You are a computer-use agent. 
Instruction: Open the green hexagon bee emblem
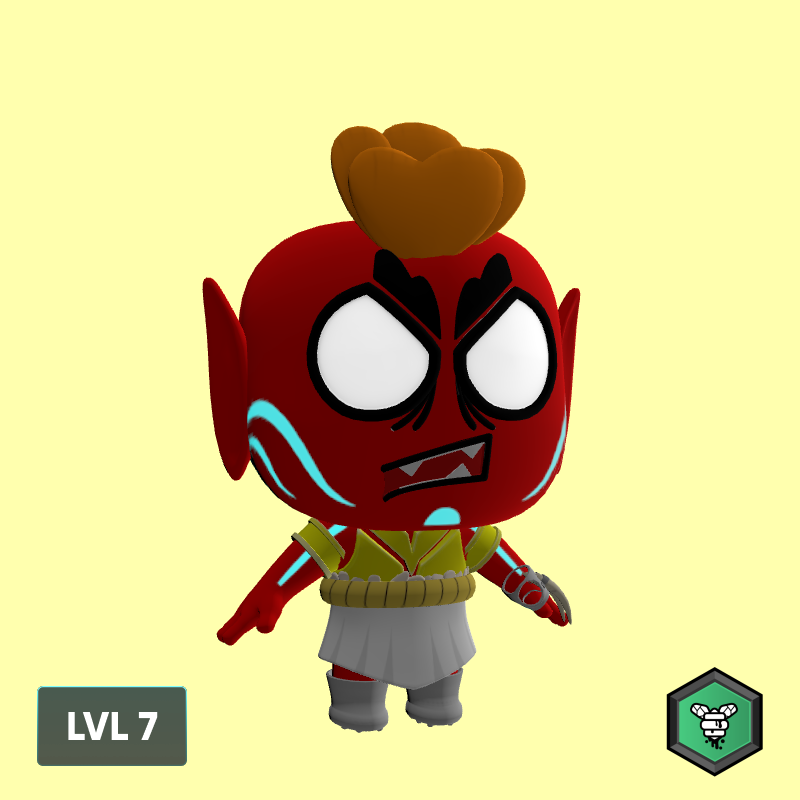point(714,722)
